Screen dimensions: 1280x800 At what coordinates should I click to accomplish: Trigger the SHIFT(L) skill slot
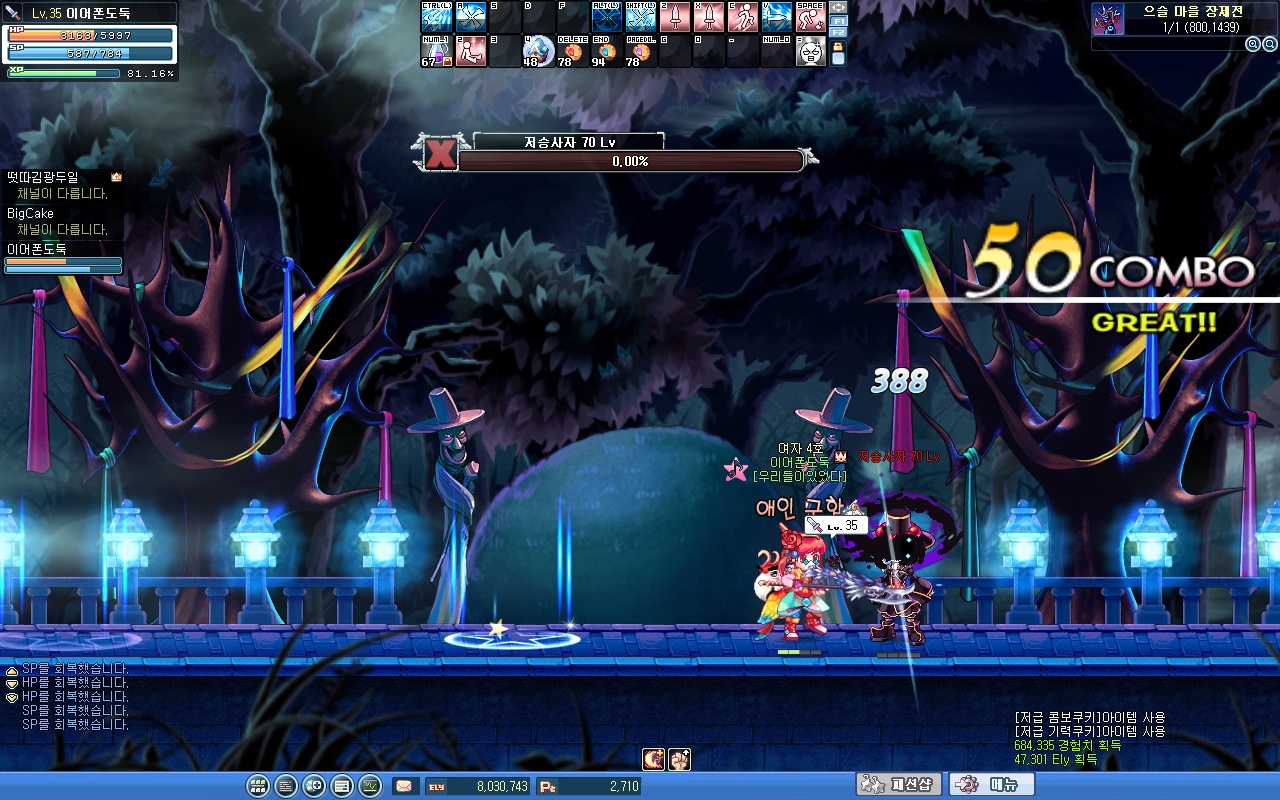[x=641, y=17]
